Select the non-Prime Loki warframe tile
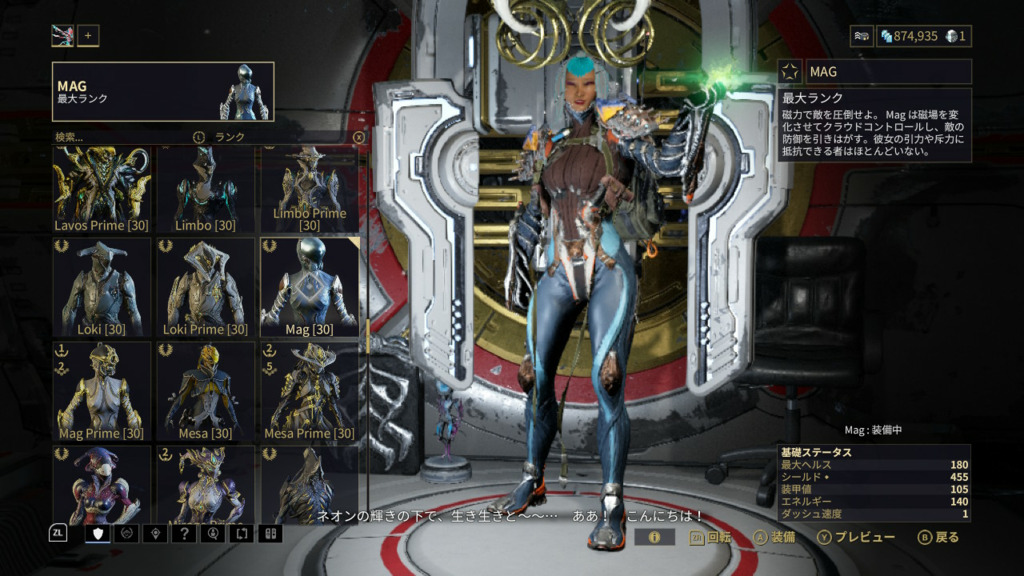The width and height of the screenshot is (1024, 576). (x=102, y=287)
